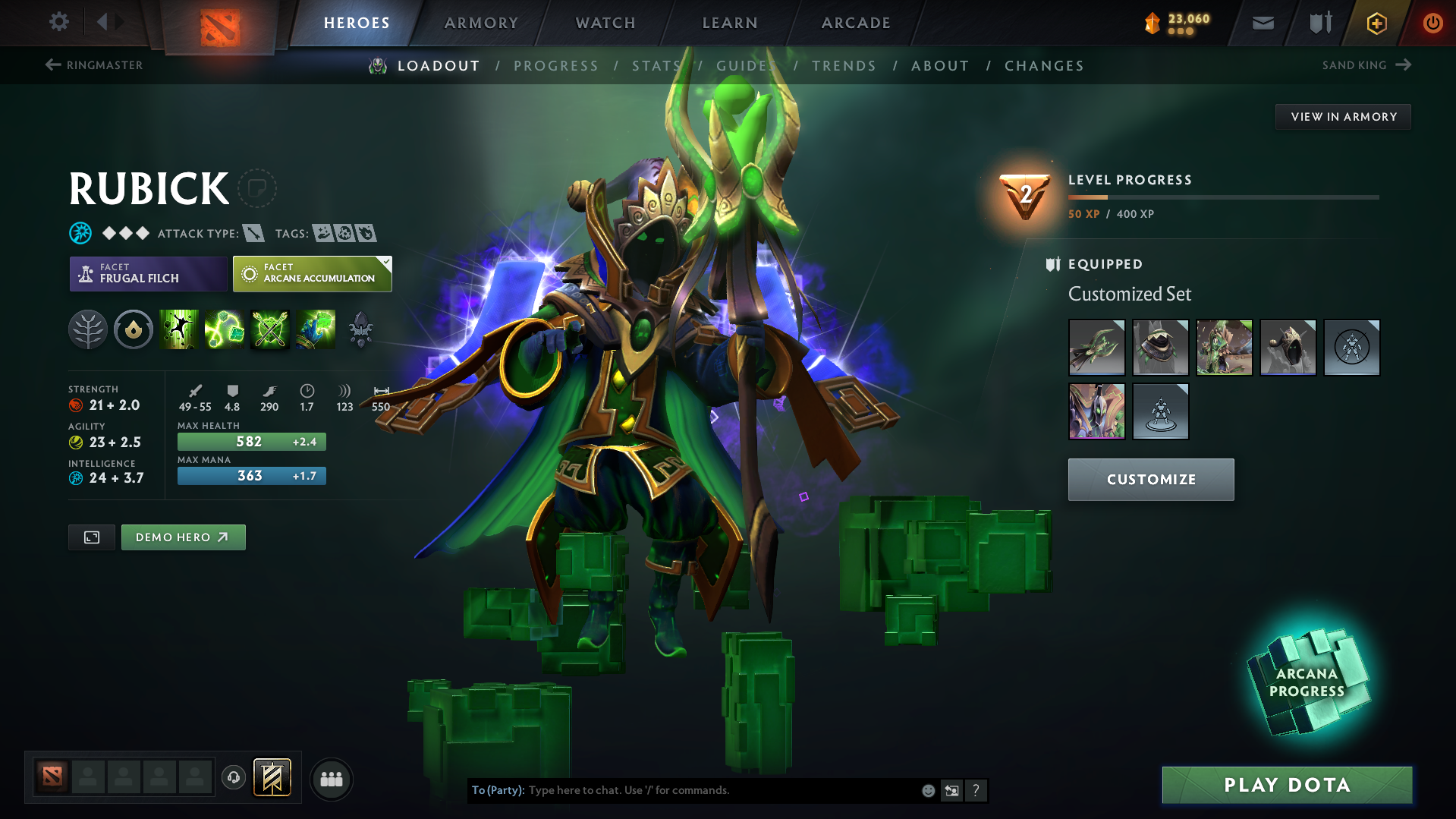Viewport: 1456px width, 819px height.
Task: Select the Telekinesis ability icon
Action: (x=179, y=329)
